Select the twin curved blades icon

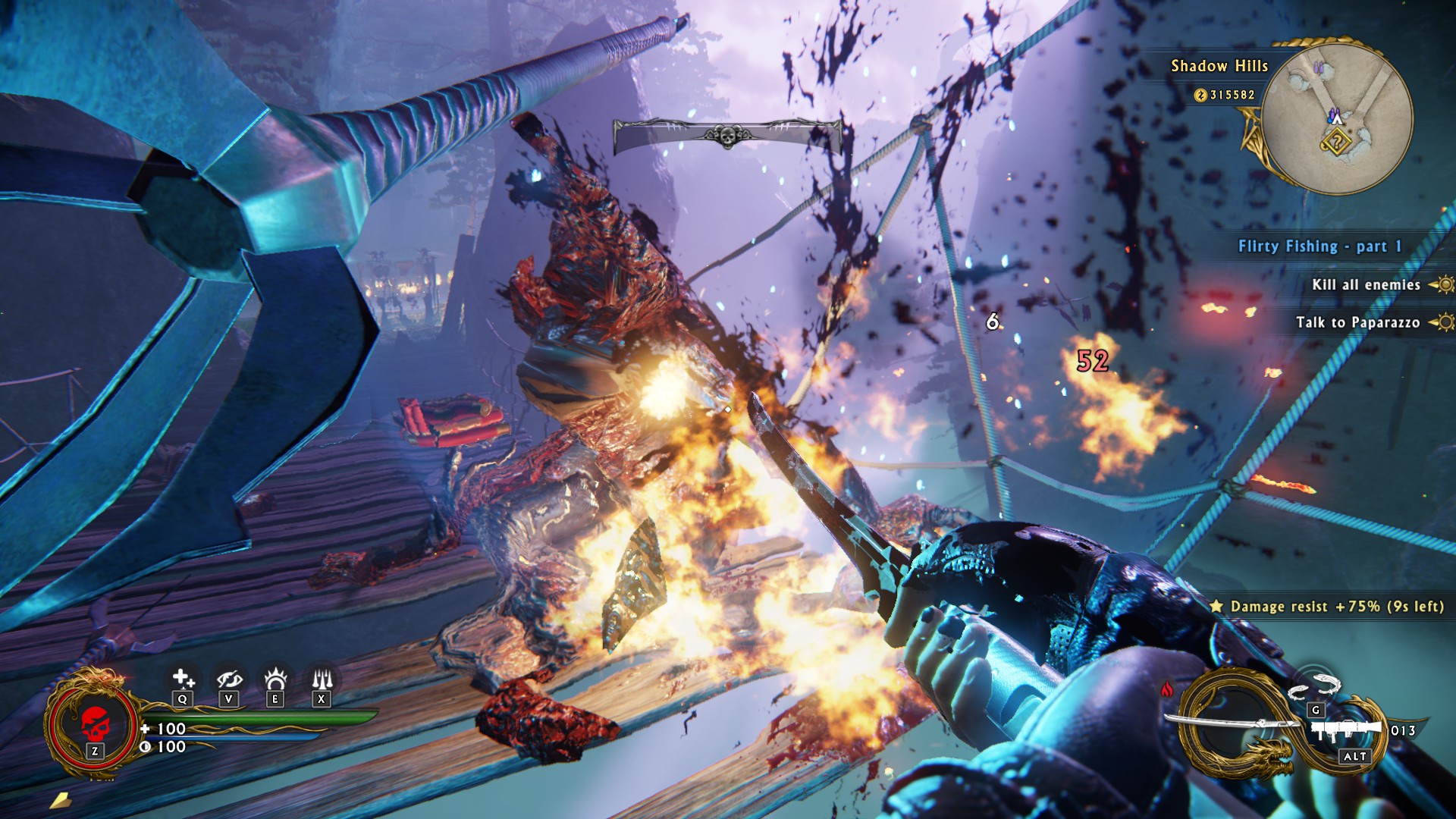click(1316, 686)
